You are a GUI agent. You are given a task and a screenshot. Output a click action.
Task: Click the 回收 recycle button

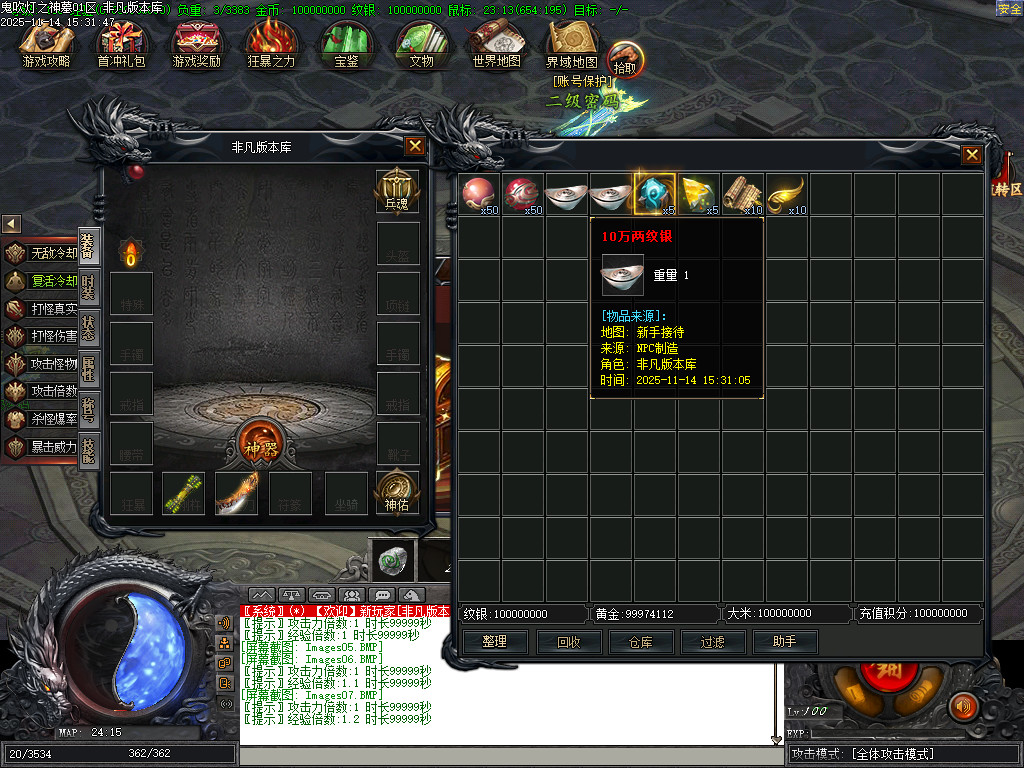point(568,642)
